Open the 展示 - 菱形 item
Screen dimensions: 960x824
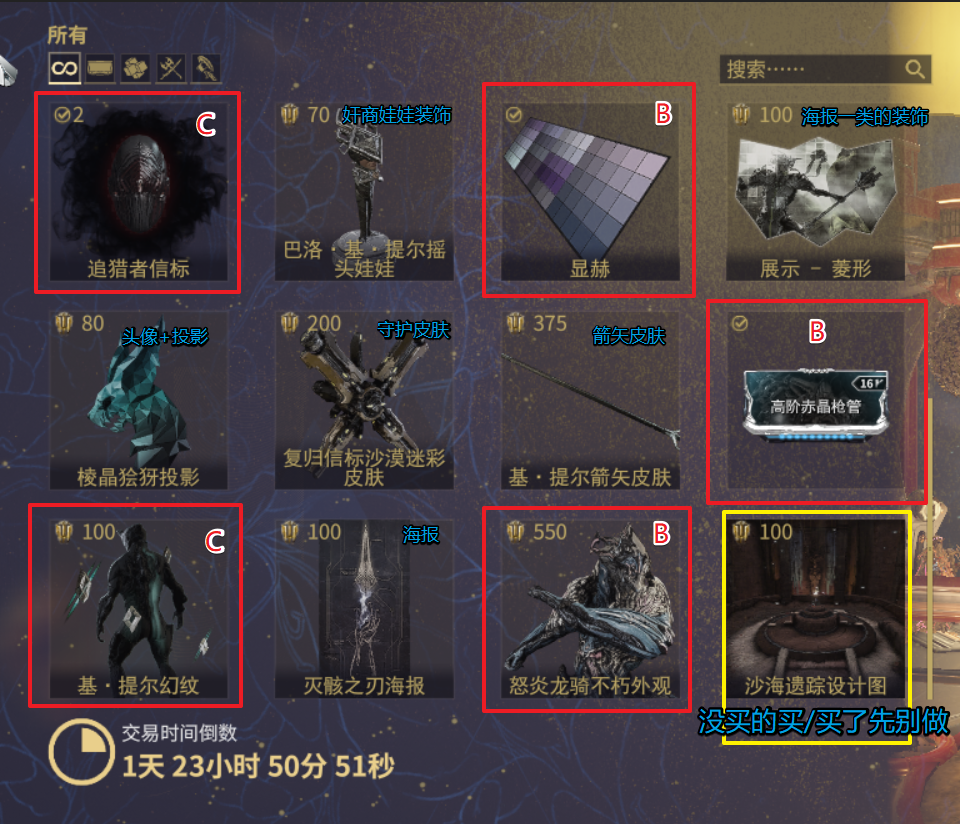[815, 192]
